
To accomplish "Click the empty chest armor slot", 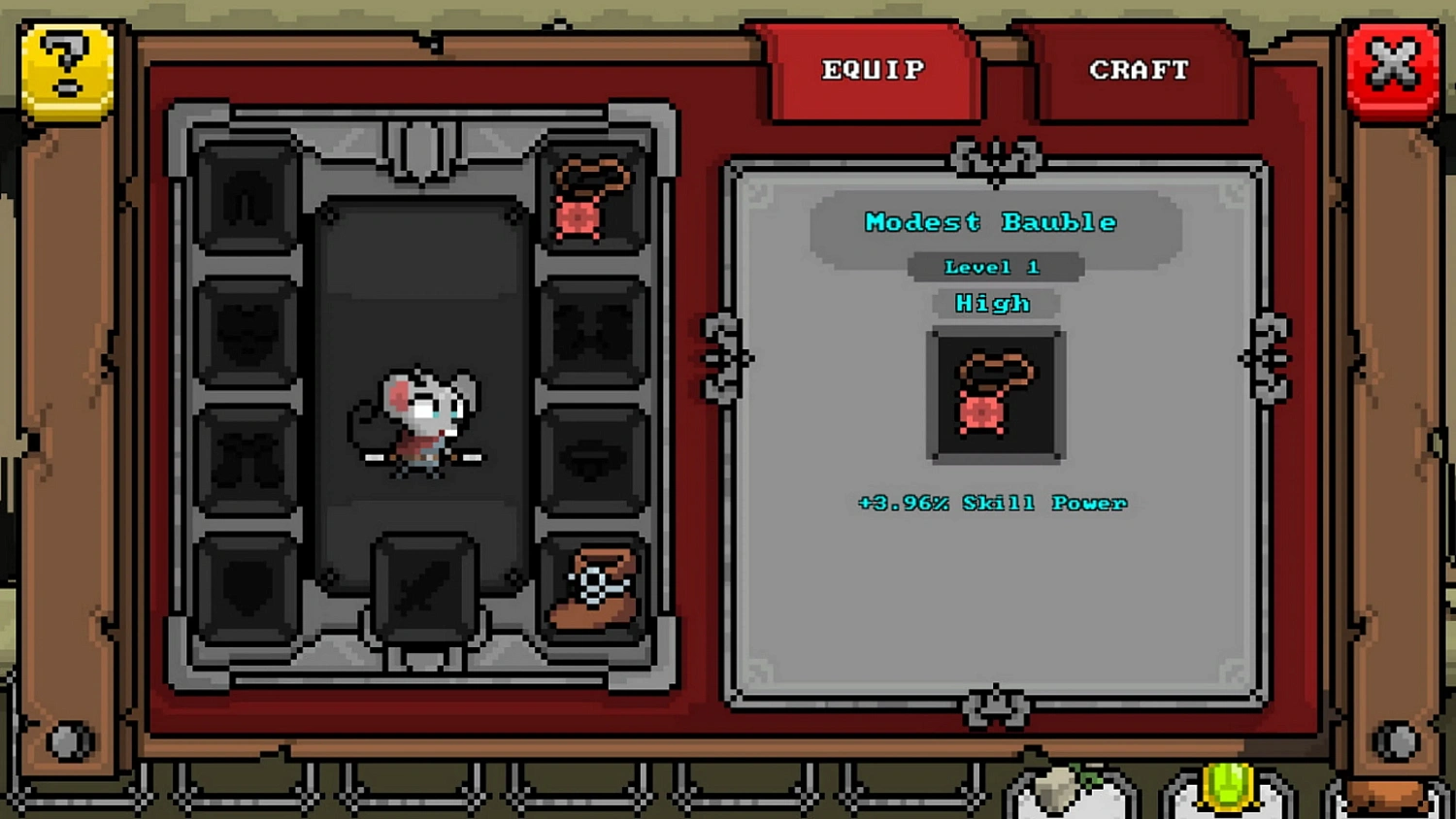I will [248, 330].
